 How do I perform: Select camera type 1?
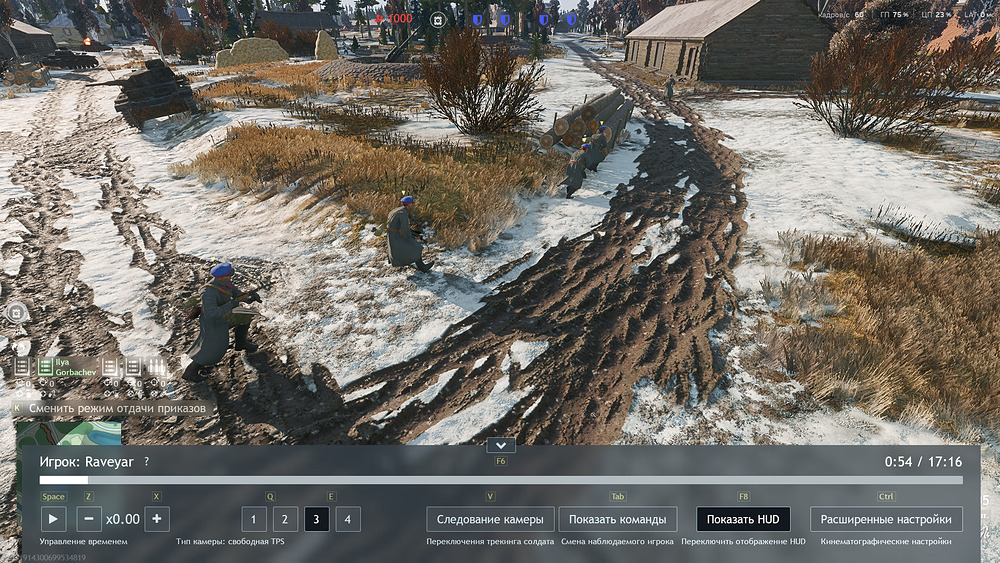[x=254, y=519]
